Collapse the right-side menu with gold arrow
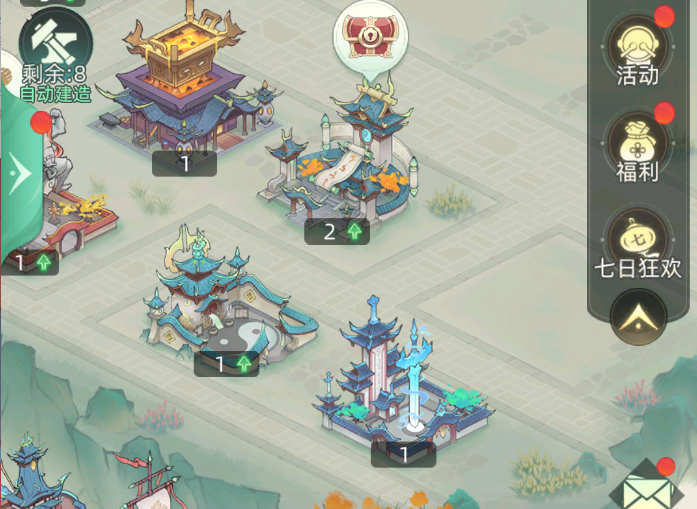 coord(638,317)
